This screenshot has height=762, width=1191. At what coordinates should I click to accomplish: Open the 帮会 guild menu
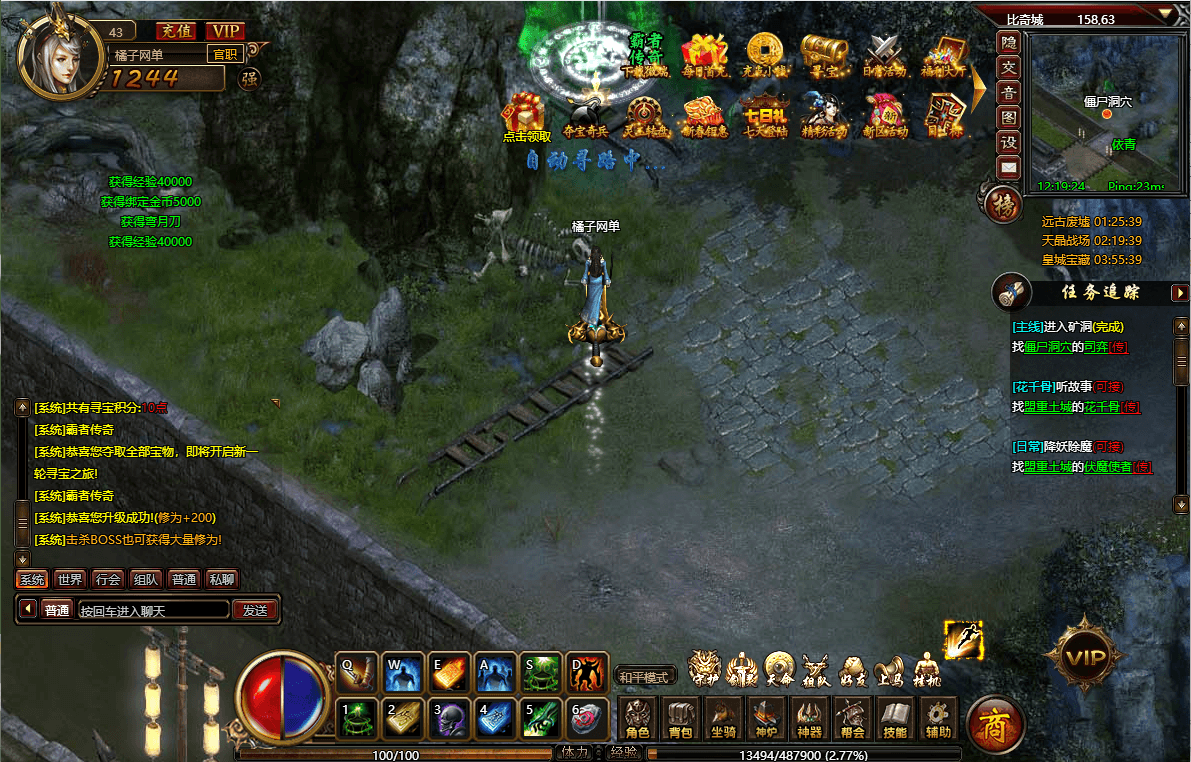(852, 718)
